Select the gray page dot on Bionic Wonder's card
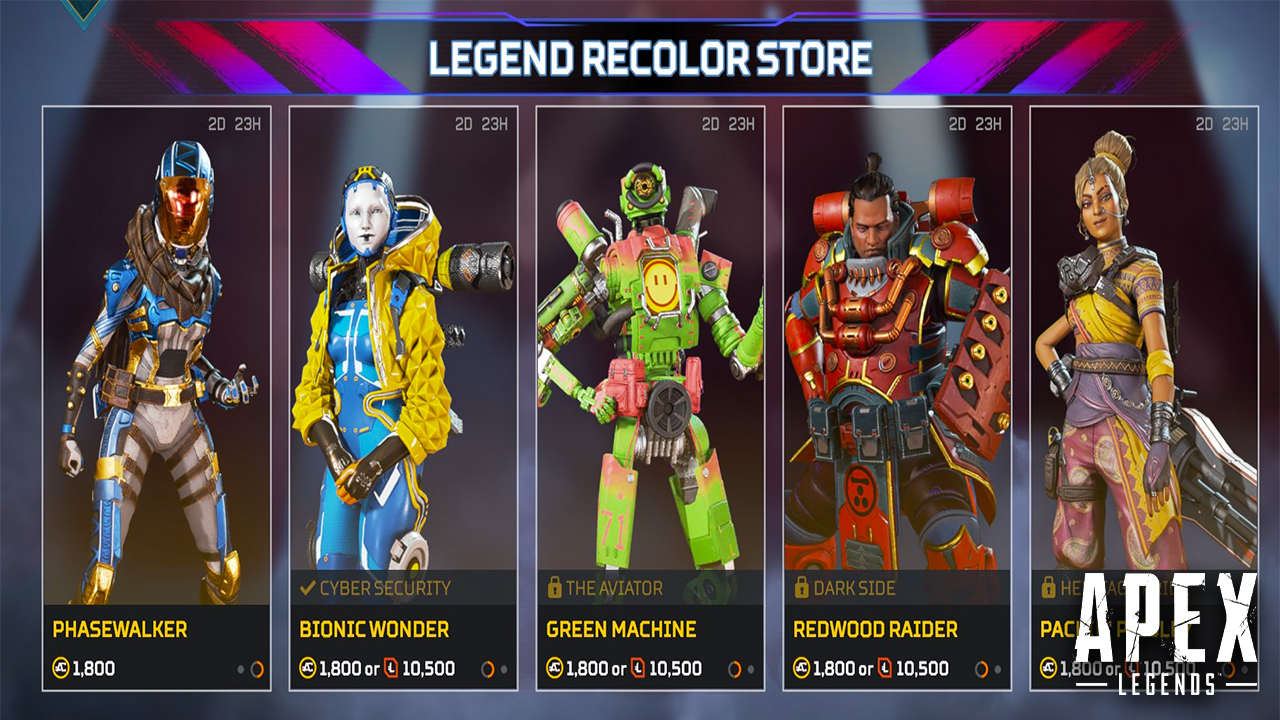Image resolution: width=1280 pixels, height=720 pixels. [505, 667]
